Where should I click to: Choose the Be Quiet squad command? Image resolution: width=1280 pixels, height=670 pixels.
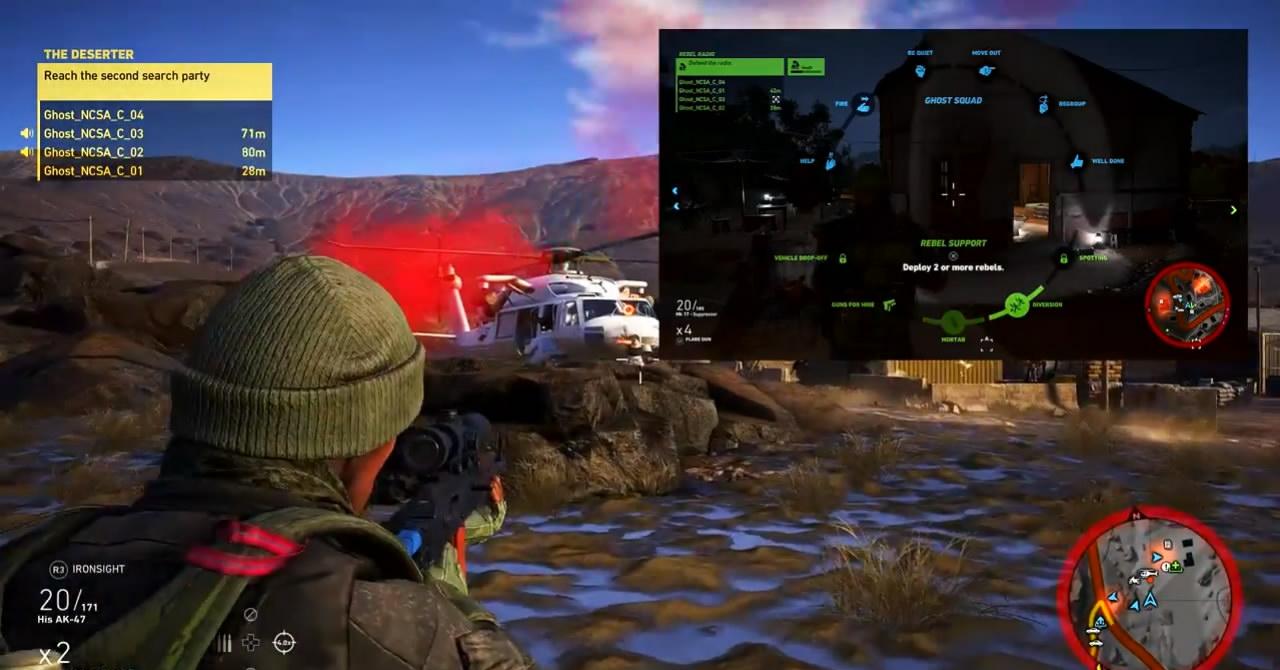(x=919, y=70)
